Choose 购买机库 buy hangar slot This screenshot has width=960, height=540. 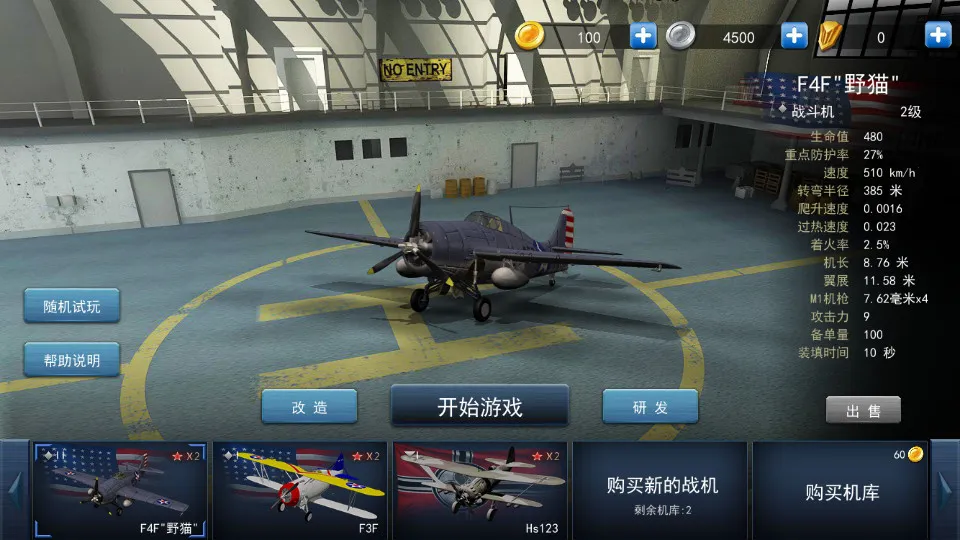840,490
